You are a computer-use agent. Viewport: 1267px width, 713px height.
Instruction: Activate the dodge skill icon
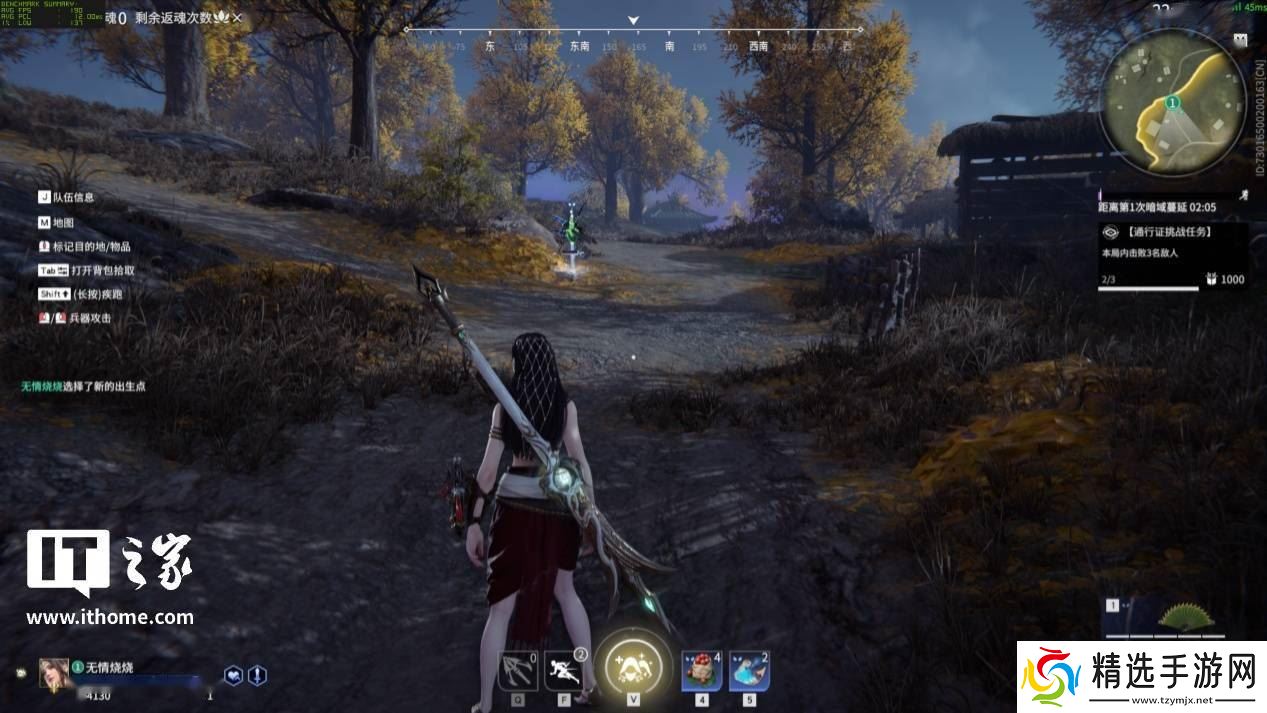coord(564,669)
